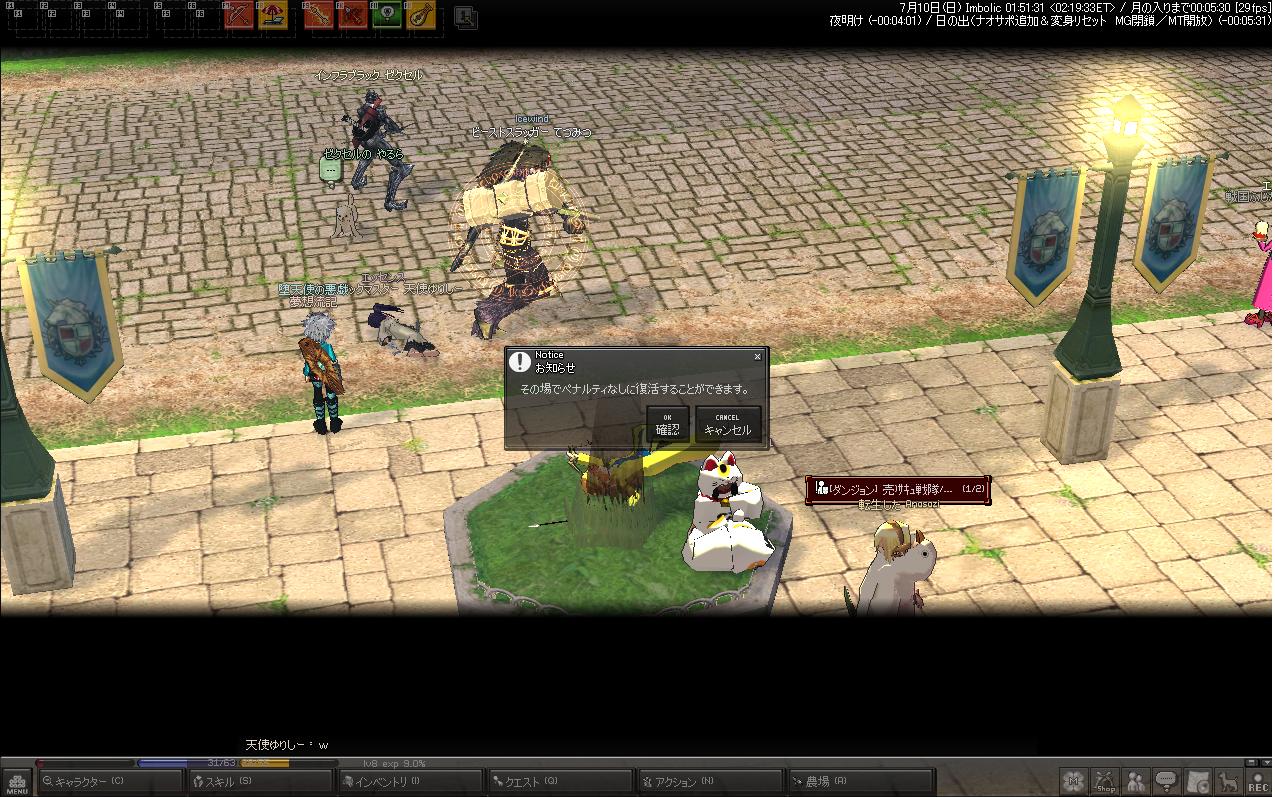Viewport: 1275px width, 797px height.
Task: Open the アクション (Action) window
Action: point(711,782)
